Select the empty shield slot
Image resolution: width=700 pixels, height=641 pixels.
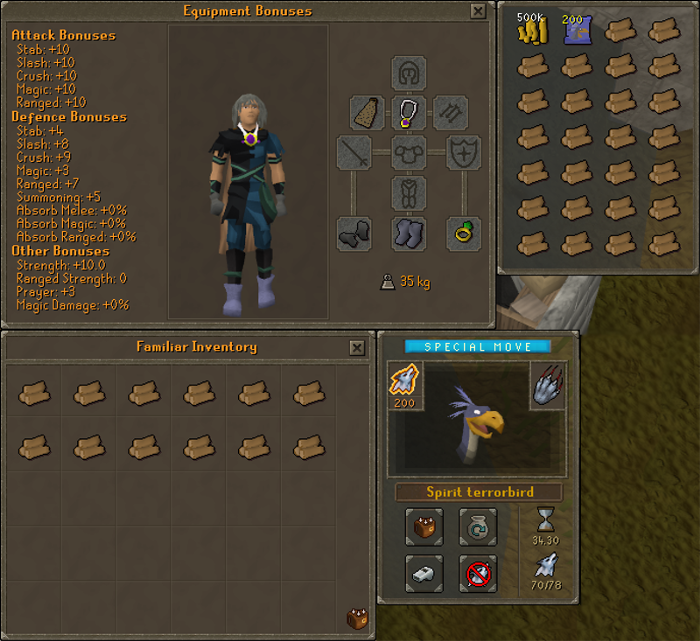(x=463, y=153)
